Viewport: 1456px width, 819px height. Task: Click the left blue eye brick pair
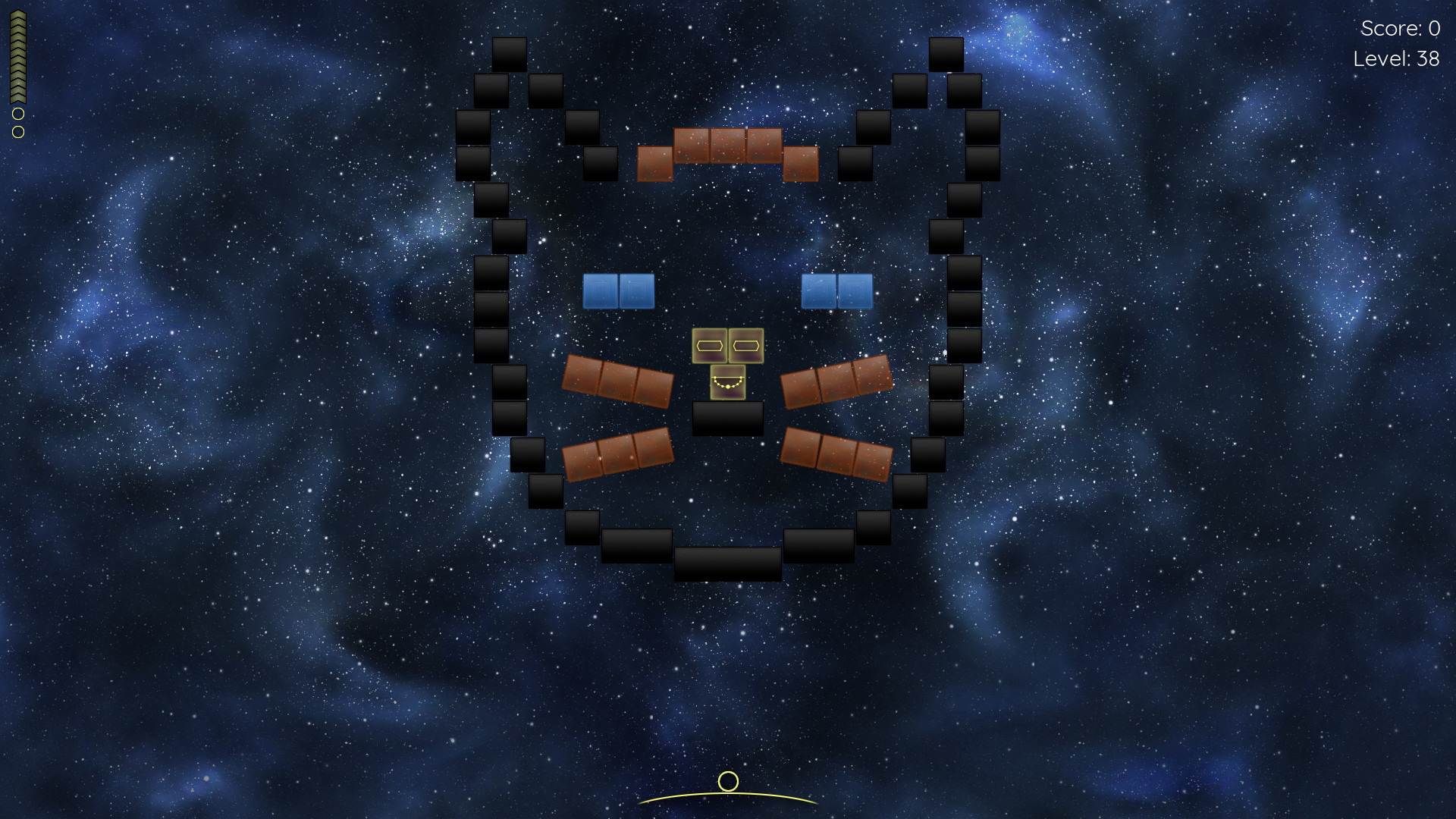pyautogui.click(x=618, y=290)
